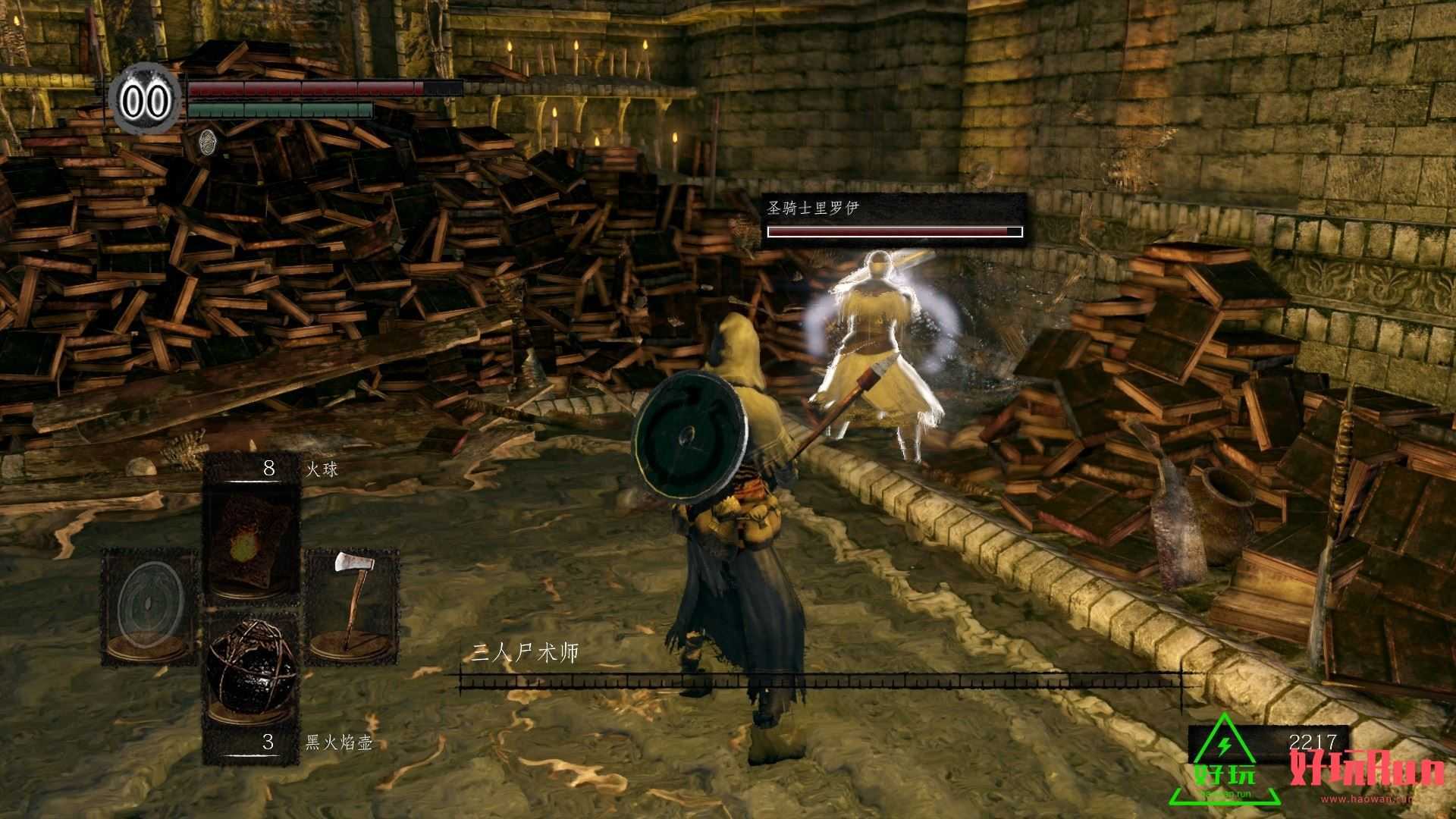Click the small round status icon
Image resolution: width=1456 pixels, height=819 pixels.
207,141
